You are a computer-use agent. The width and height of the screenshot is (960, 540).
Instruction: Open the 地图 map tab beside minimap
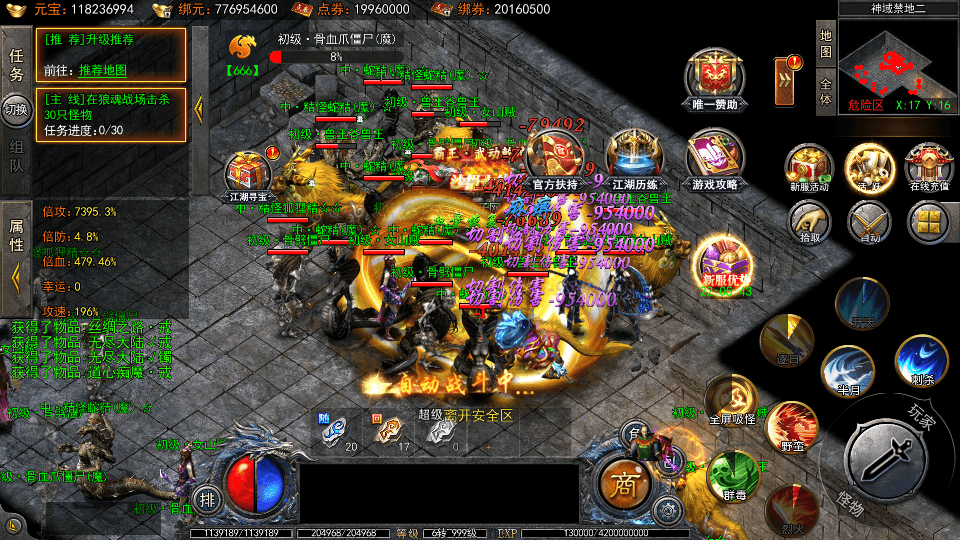tap(826, 44)
